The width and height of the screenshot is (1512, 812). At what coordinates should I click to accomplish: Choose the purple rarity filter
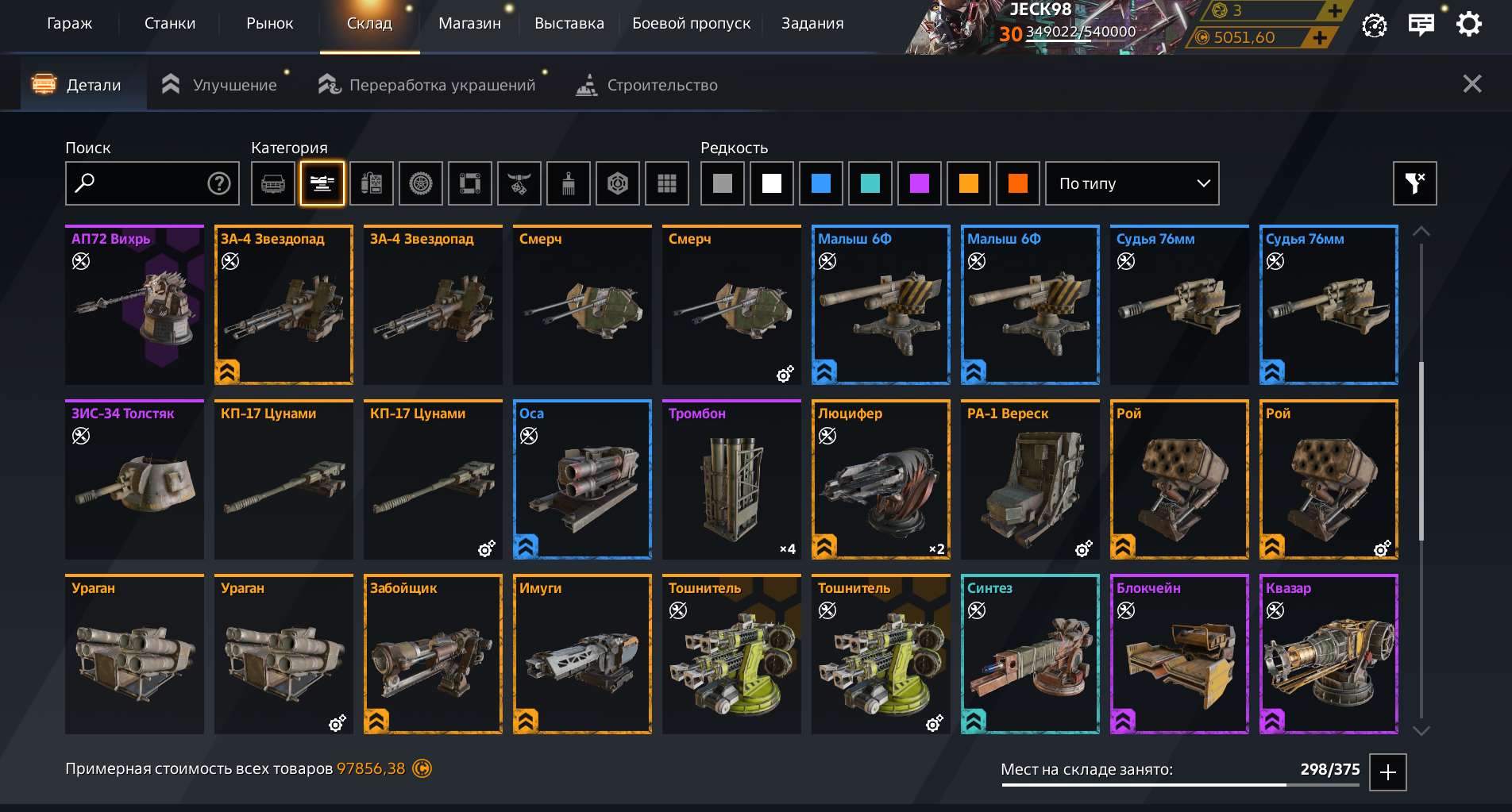(920, 183)
